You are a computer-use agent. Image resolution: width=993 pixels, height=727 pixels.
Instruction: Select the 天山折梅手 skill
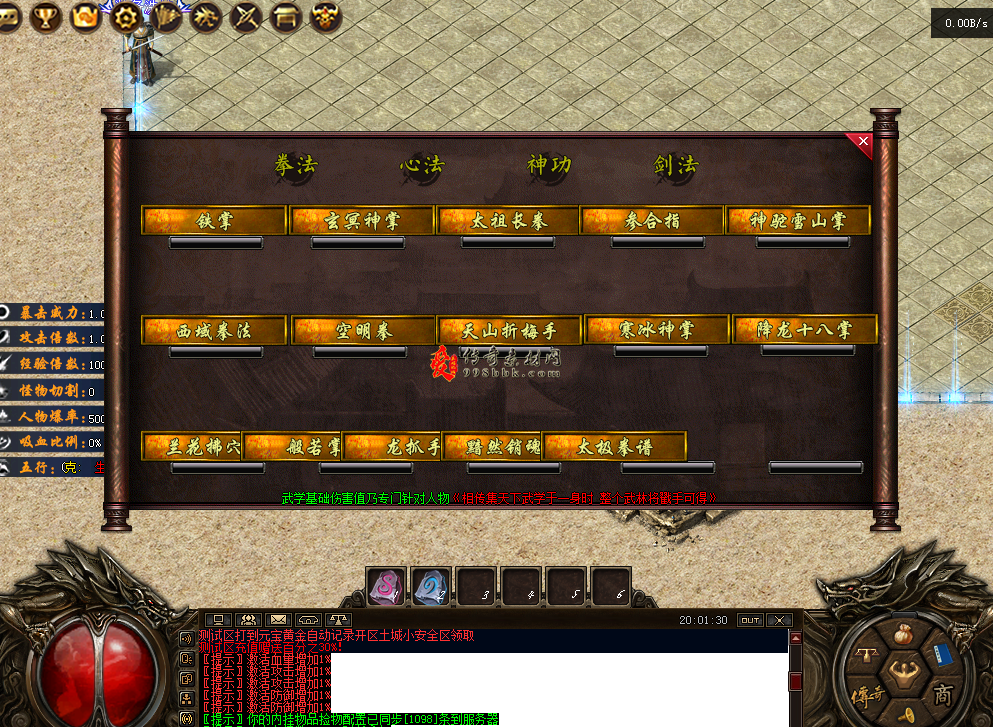click(509, 330)
